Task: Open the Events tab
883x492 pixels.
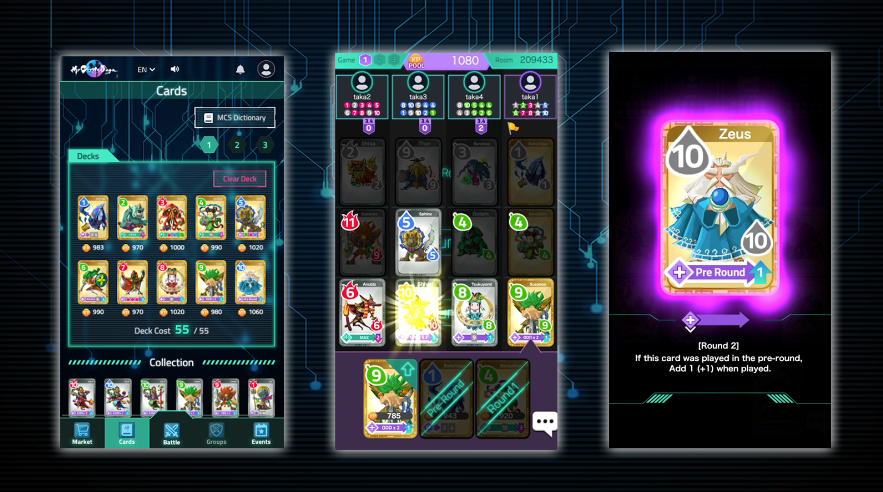Action: (x=261, y=433)
